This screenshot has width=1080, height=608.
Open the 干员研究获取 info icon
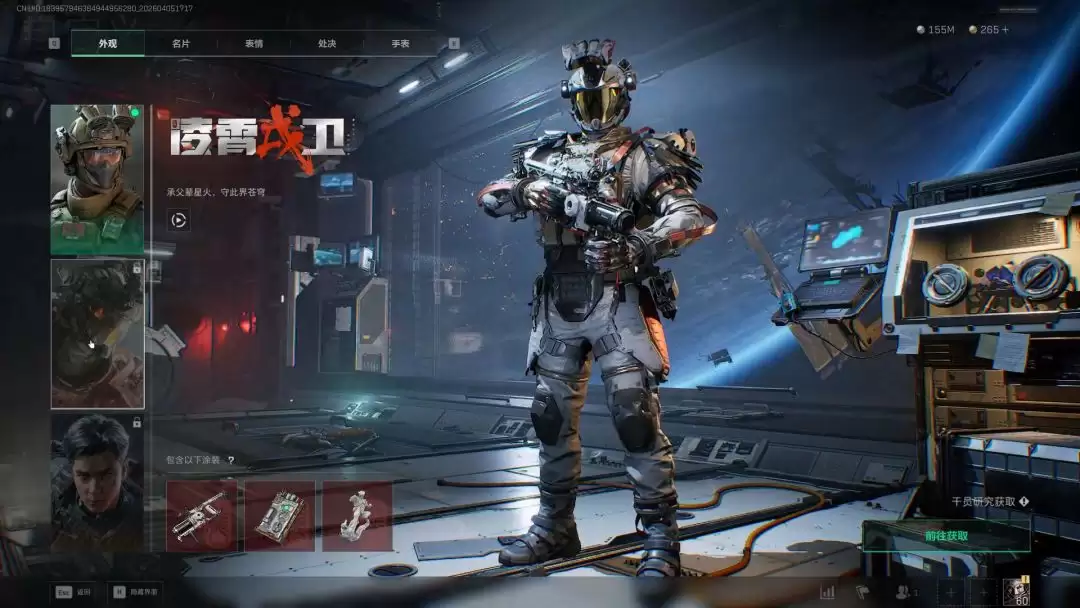[1024, 502]
